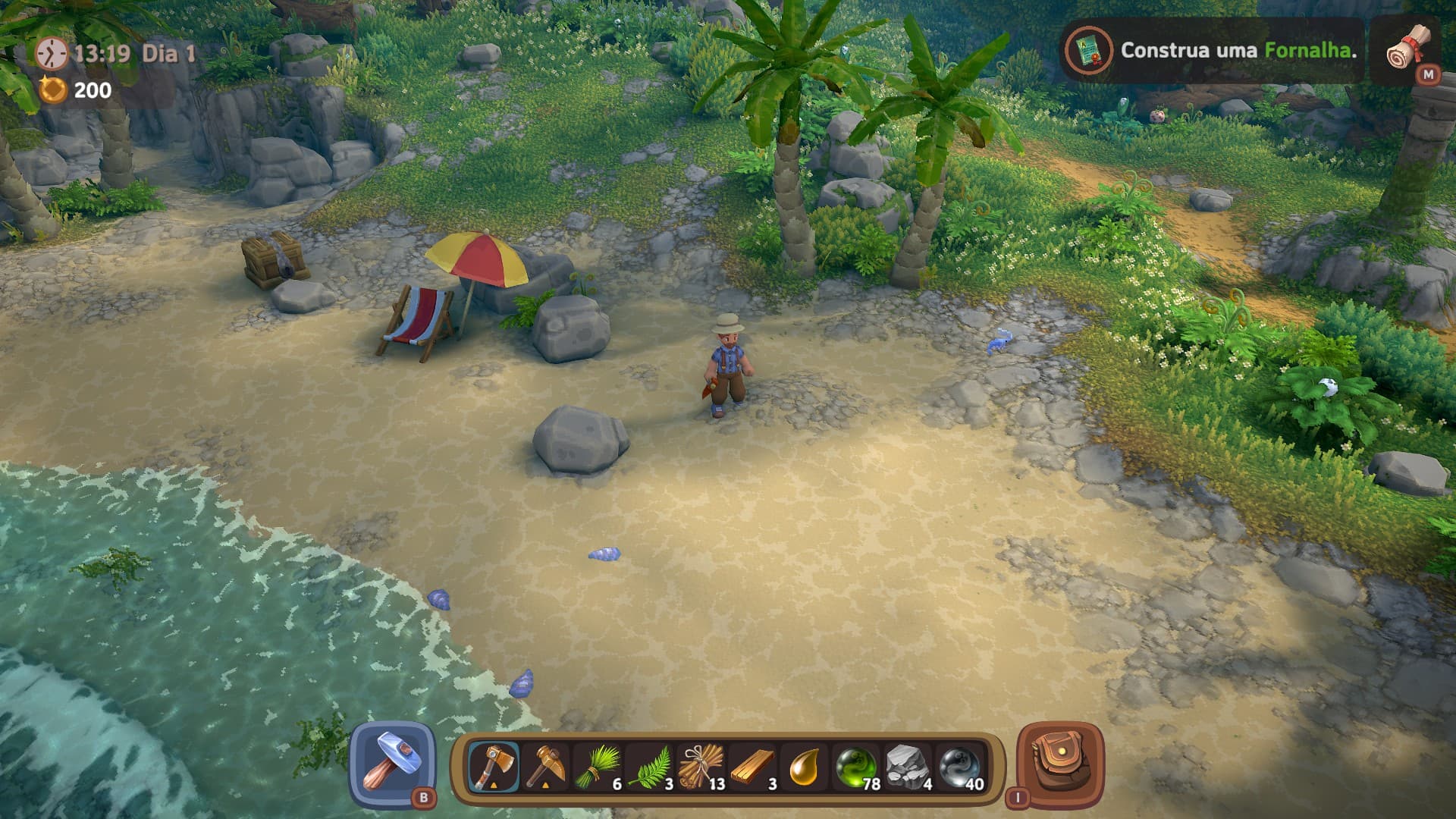Select the amber resin drop slot
Viewport: 1456px width, 819px height.
point(805,767)
